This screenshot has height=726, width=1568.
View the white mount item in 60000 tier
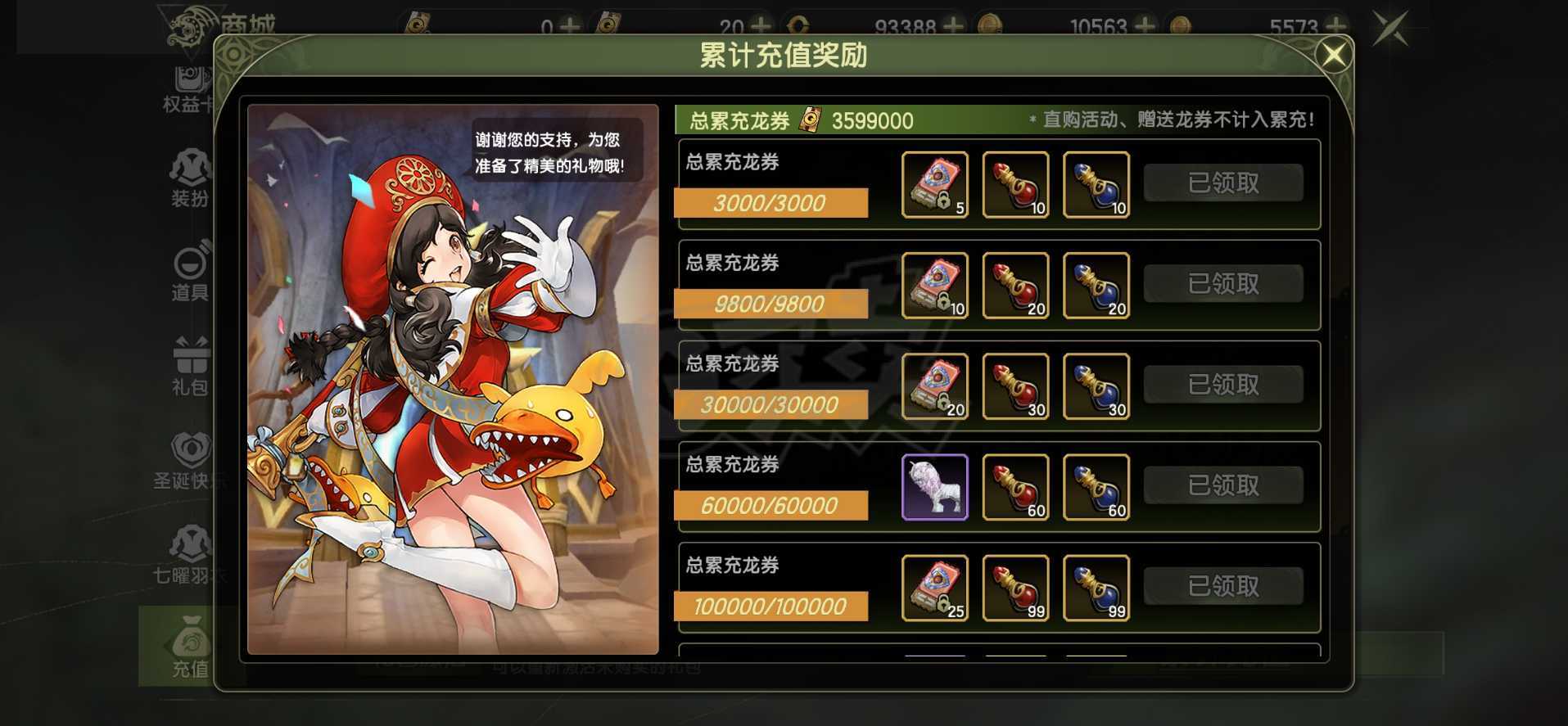click(935, 486)
